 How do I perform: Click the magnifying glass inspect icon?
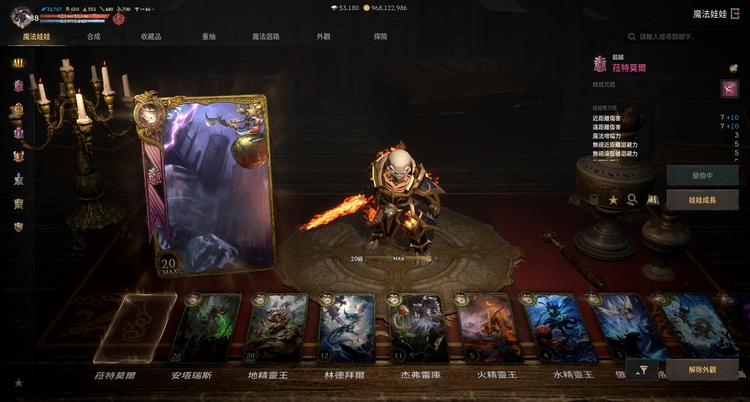632,200
